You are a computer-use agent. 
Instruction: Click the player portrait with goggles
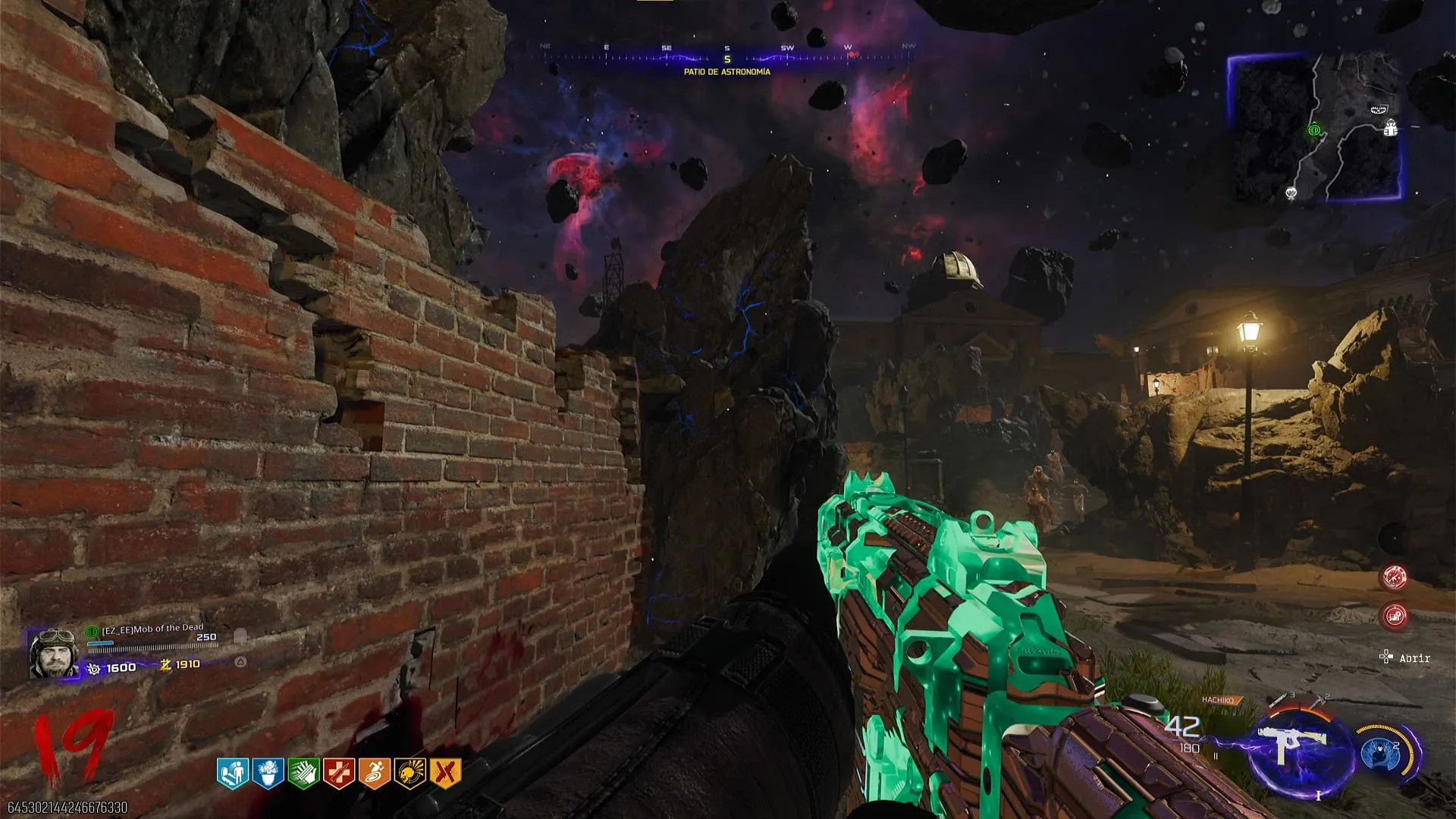pos(52,653)
